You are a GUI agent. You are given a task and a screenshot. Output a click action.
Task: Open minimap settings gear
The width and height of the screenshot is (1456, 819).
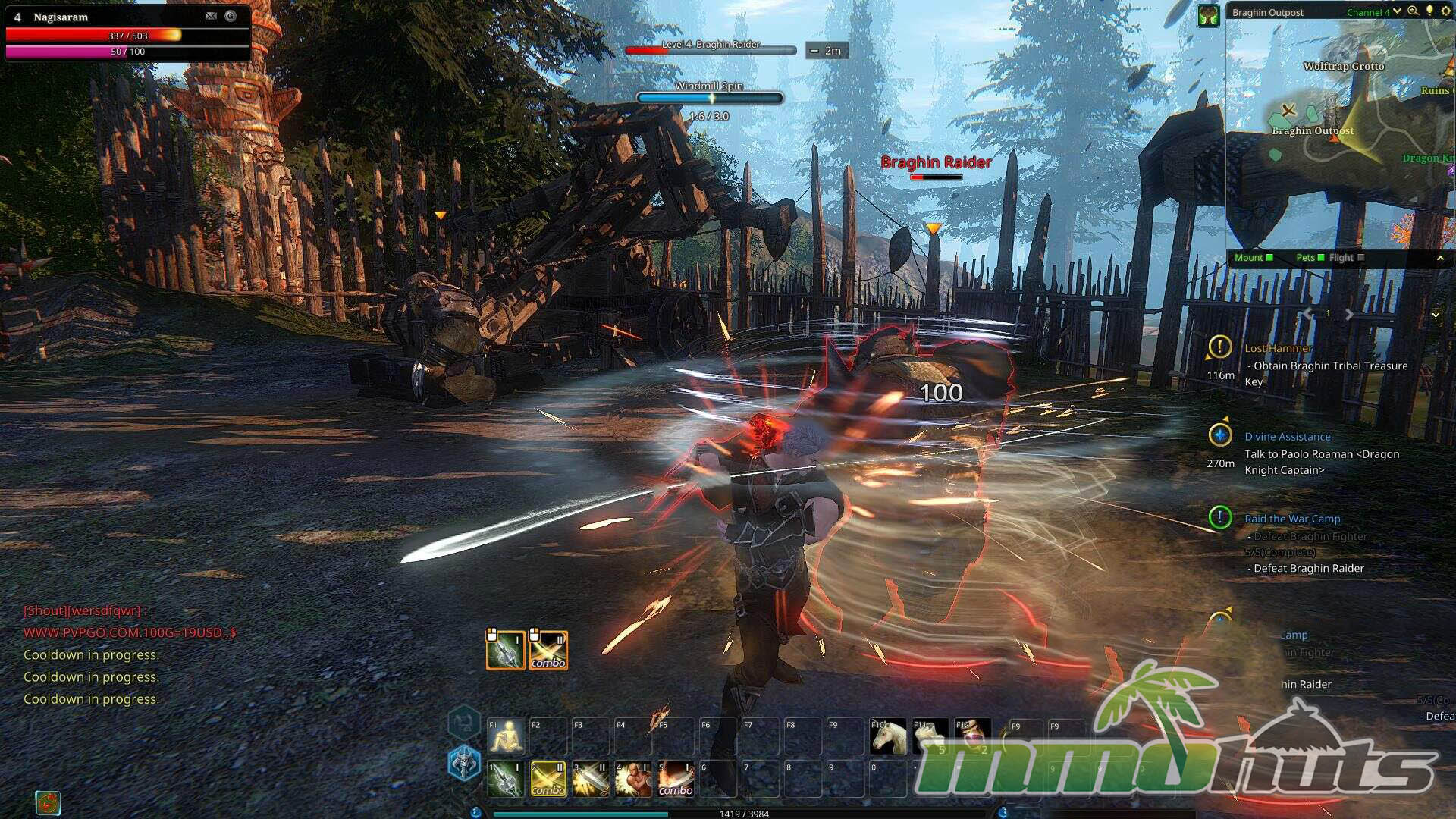(x=1445, y=11)
